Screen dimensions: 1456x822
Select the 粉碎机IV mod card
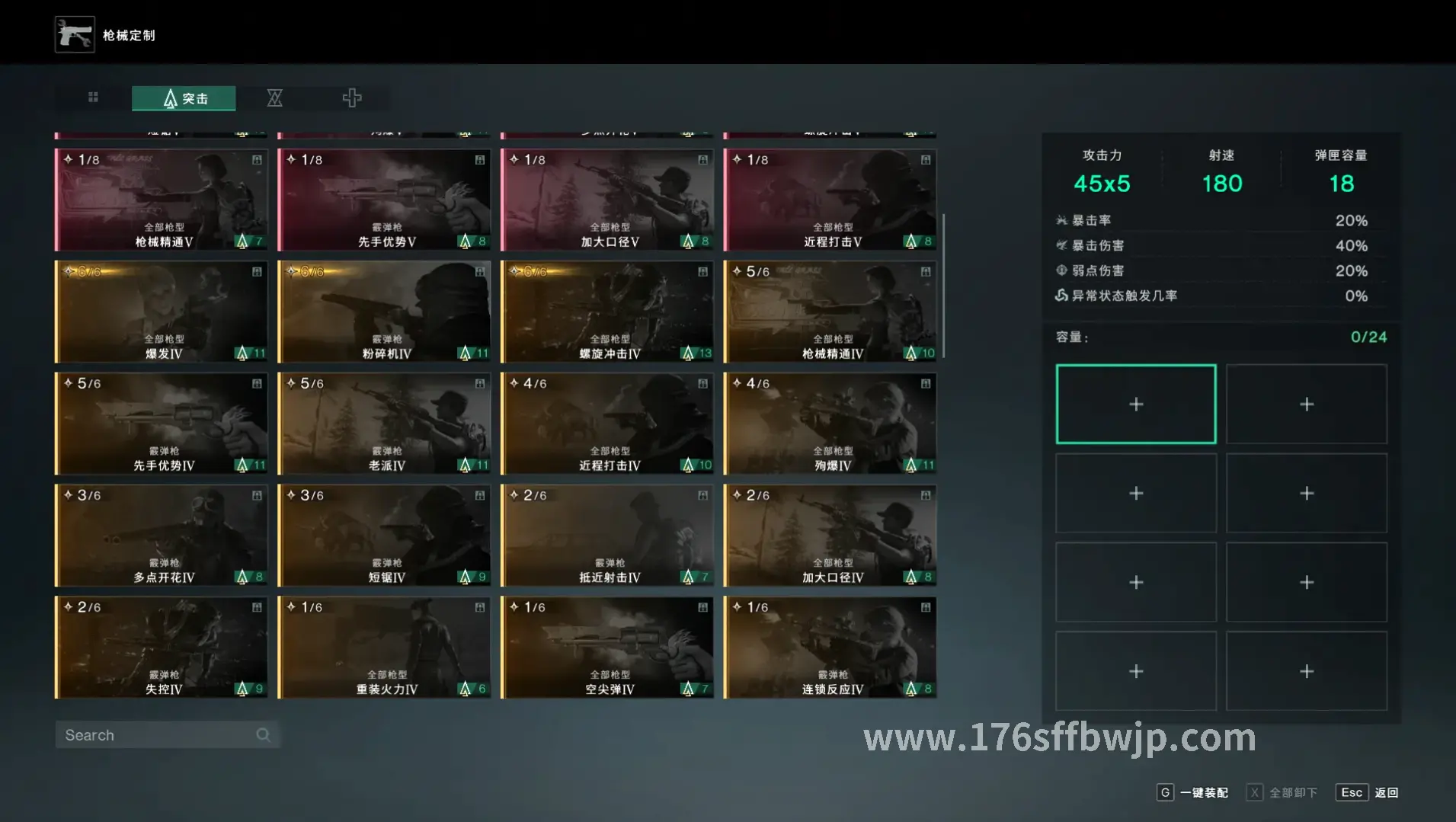385,312
